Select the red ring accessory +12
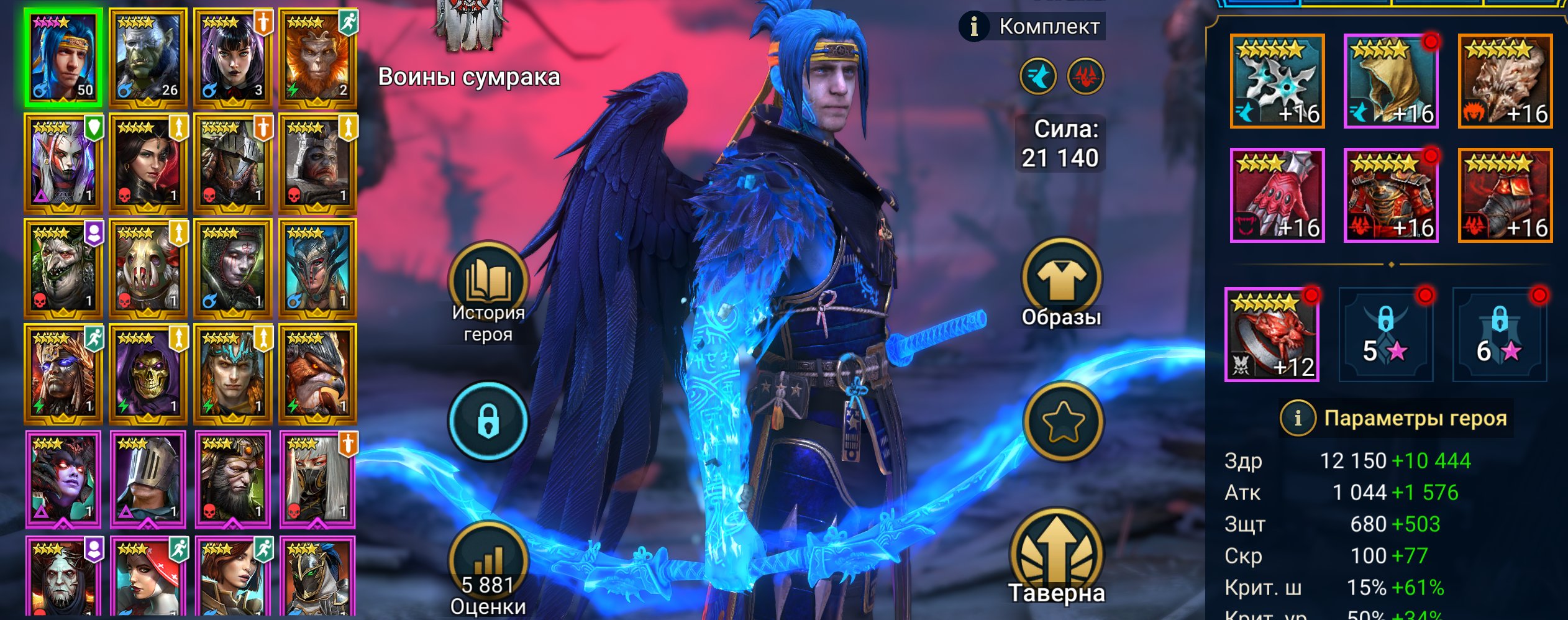 [x=1272, y=334]
